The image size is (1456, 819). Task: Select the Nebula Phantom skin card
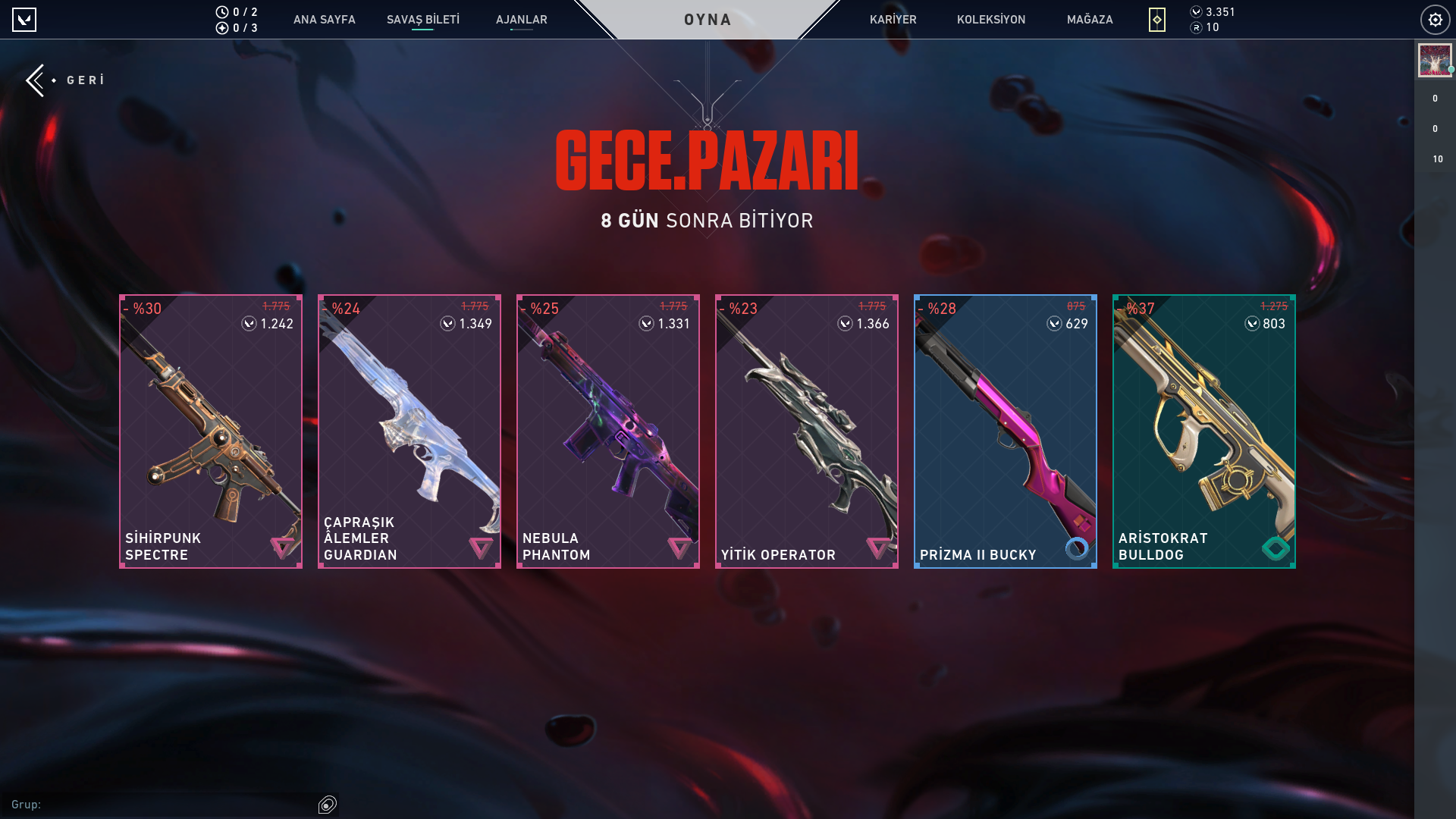click(x=608, y=431)
